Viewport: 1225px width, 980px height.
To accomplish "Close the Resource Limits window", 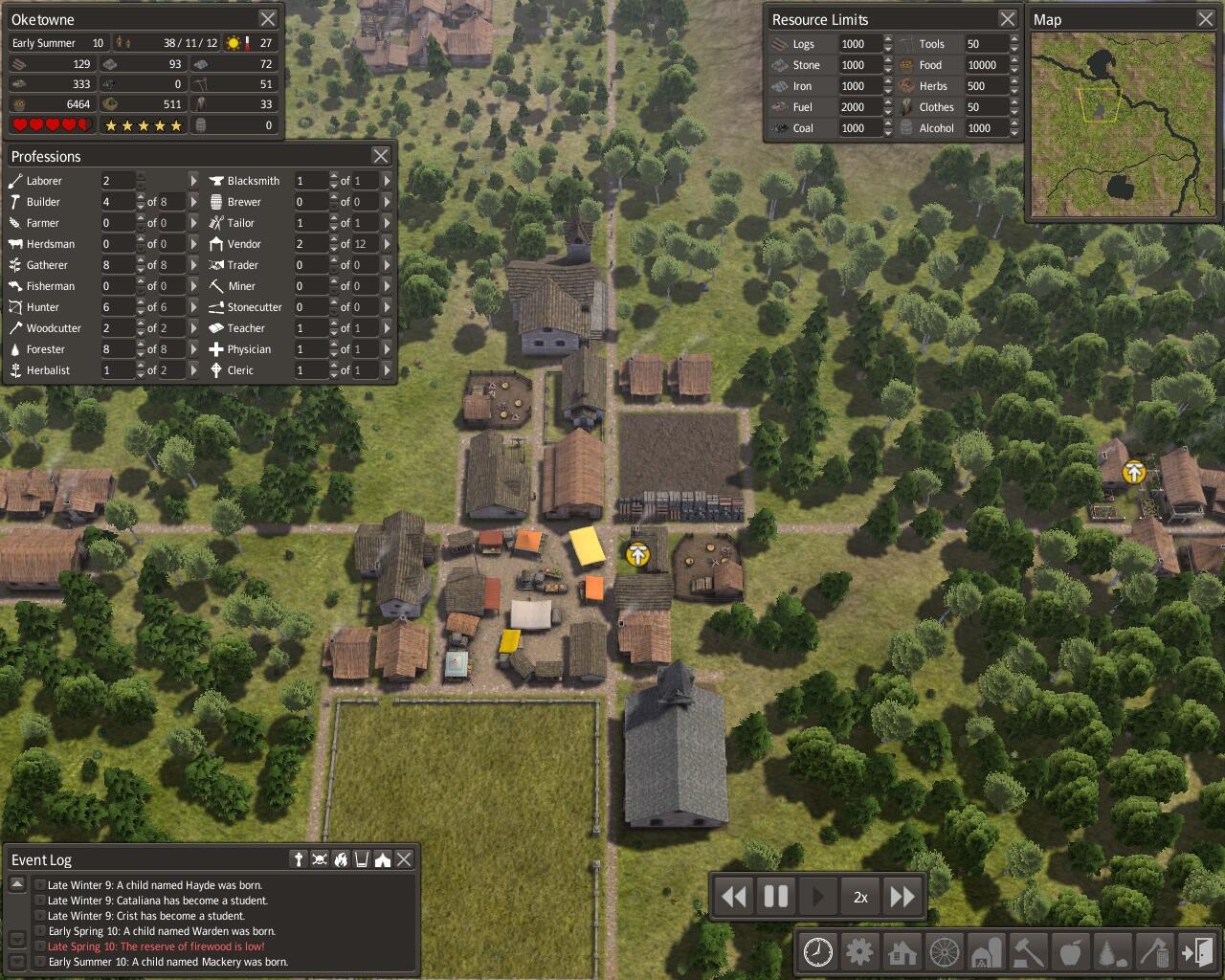I will 1008,19.
